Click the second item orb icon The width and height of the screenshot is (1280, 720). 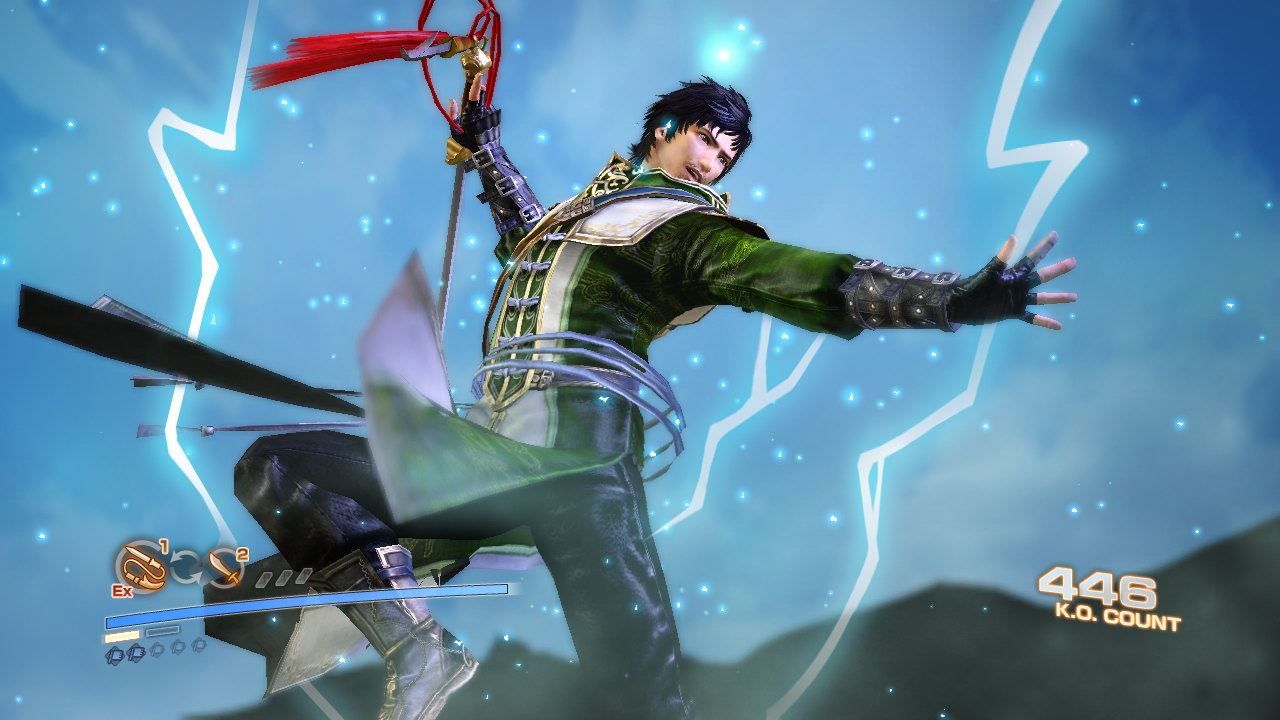pyautogui.click(x=136, y=653)
